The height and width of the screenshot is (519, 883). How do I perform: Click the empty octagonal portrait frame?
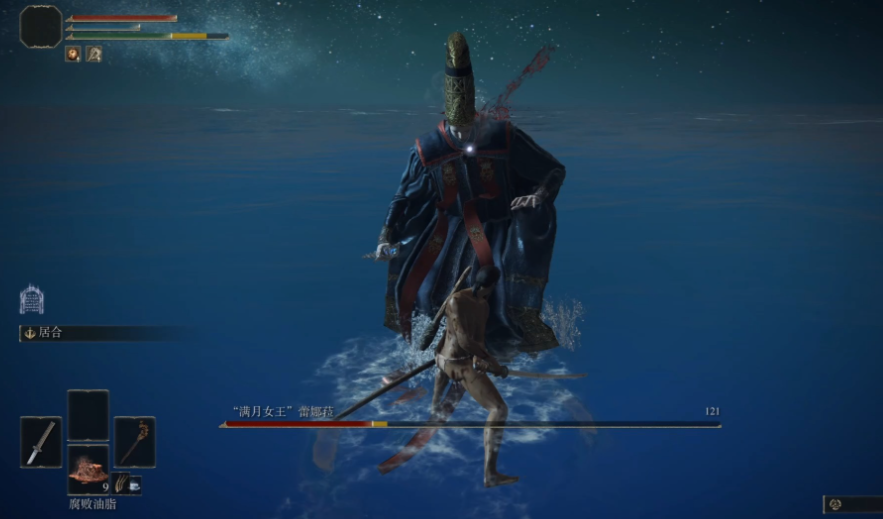(x=41, y=26)
